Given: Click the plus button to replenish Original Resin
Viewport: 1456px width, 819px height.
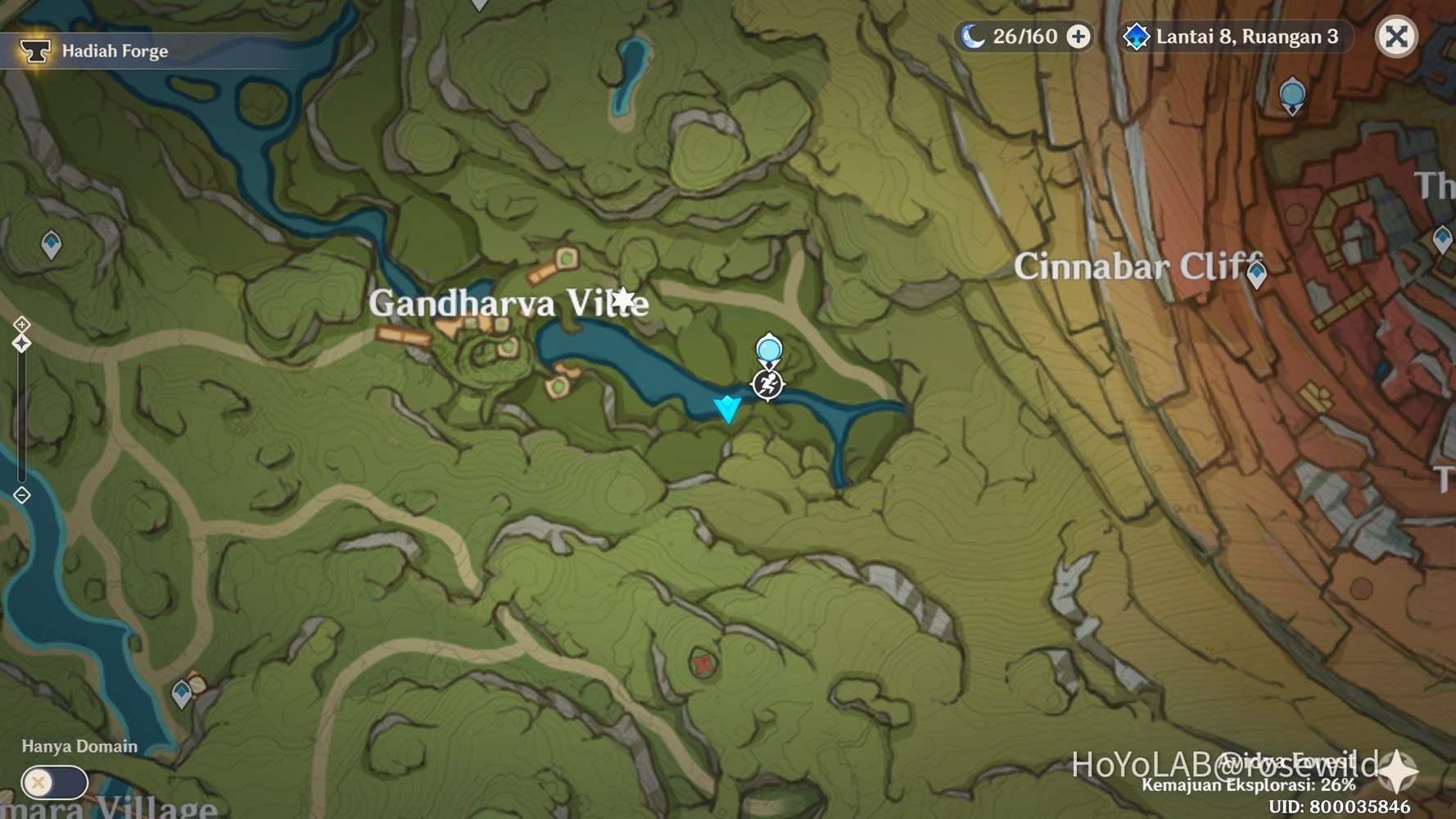Looking at the screenshot, I should point(1079,37).
